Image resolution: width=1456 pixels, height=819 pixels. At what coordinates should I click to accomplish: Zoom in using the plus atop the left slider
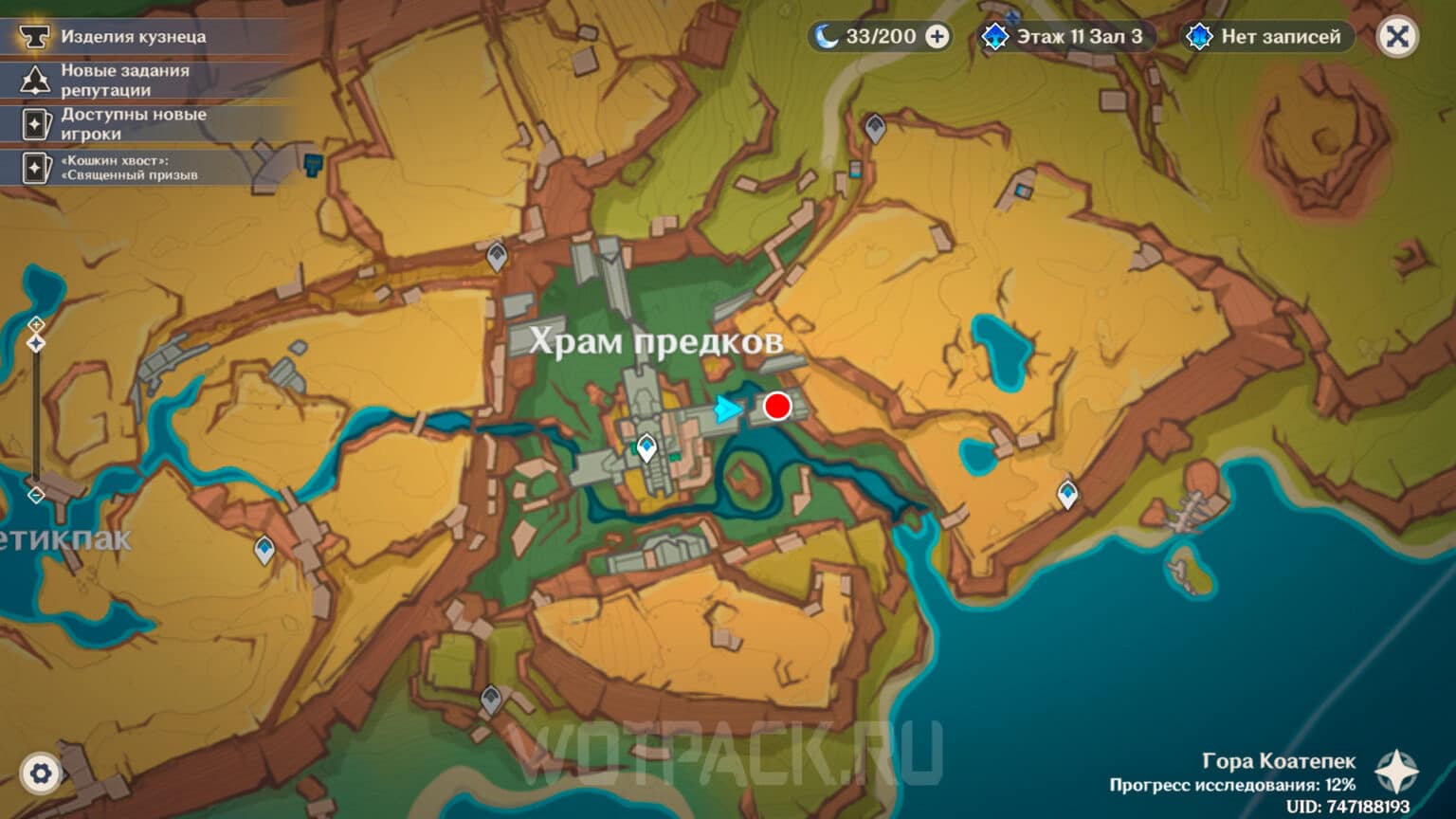[36, 325]
